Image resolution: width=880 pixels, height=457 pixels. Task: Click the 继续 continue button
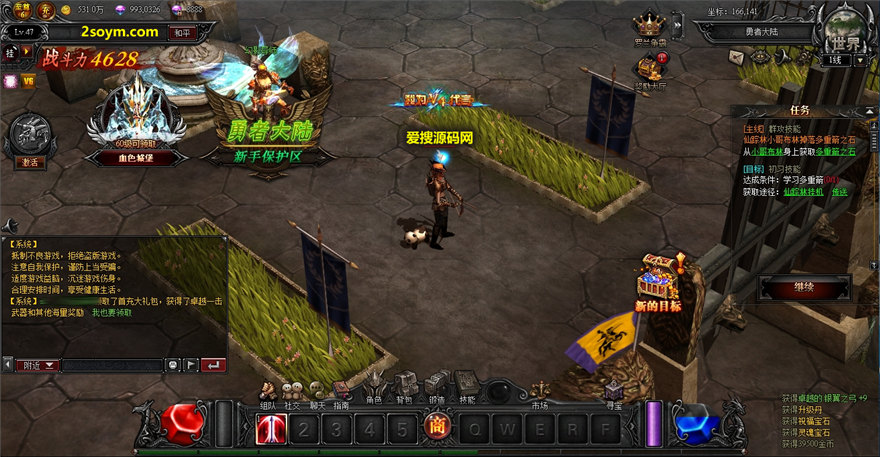tap(804, 288)
